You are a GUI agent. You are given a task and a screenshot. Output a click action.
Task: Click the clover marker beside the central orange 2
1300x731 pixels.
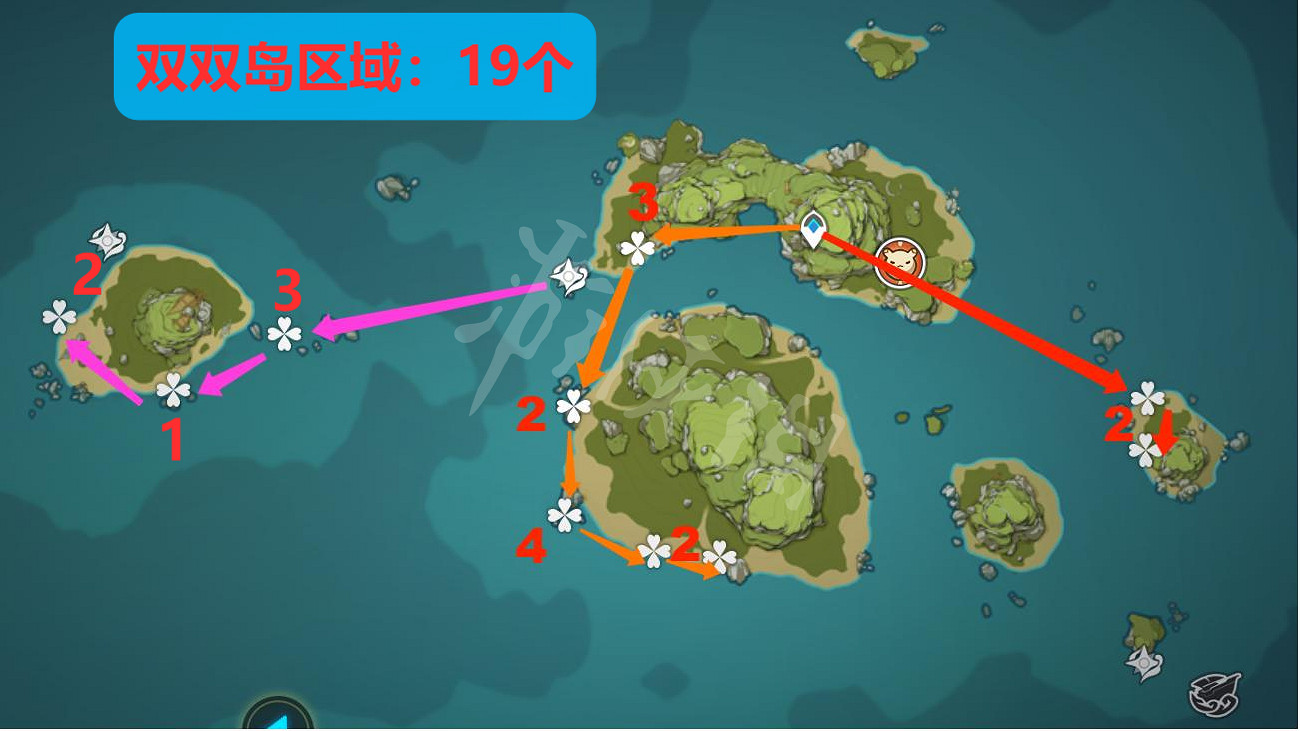click(x=573, y=404)
